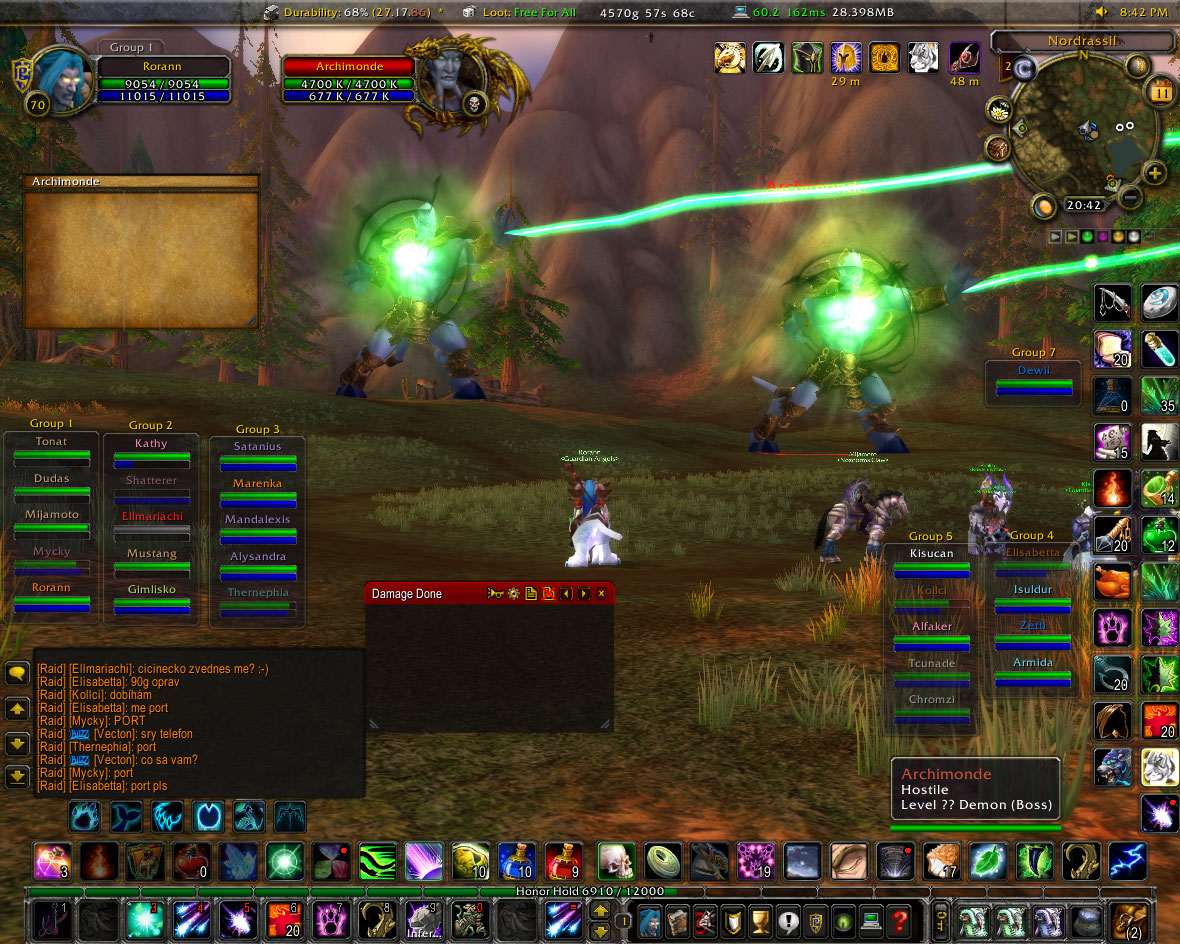Click the white tiger mount buff icon
This screenshot has height=944, width=1180.
pyautogui.click(x=923, y=58)
